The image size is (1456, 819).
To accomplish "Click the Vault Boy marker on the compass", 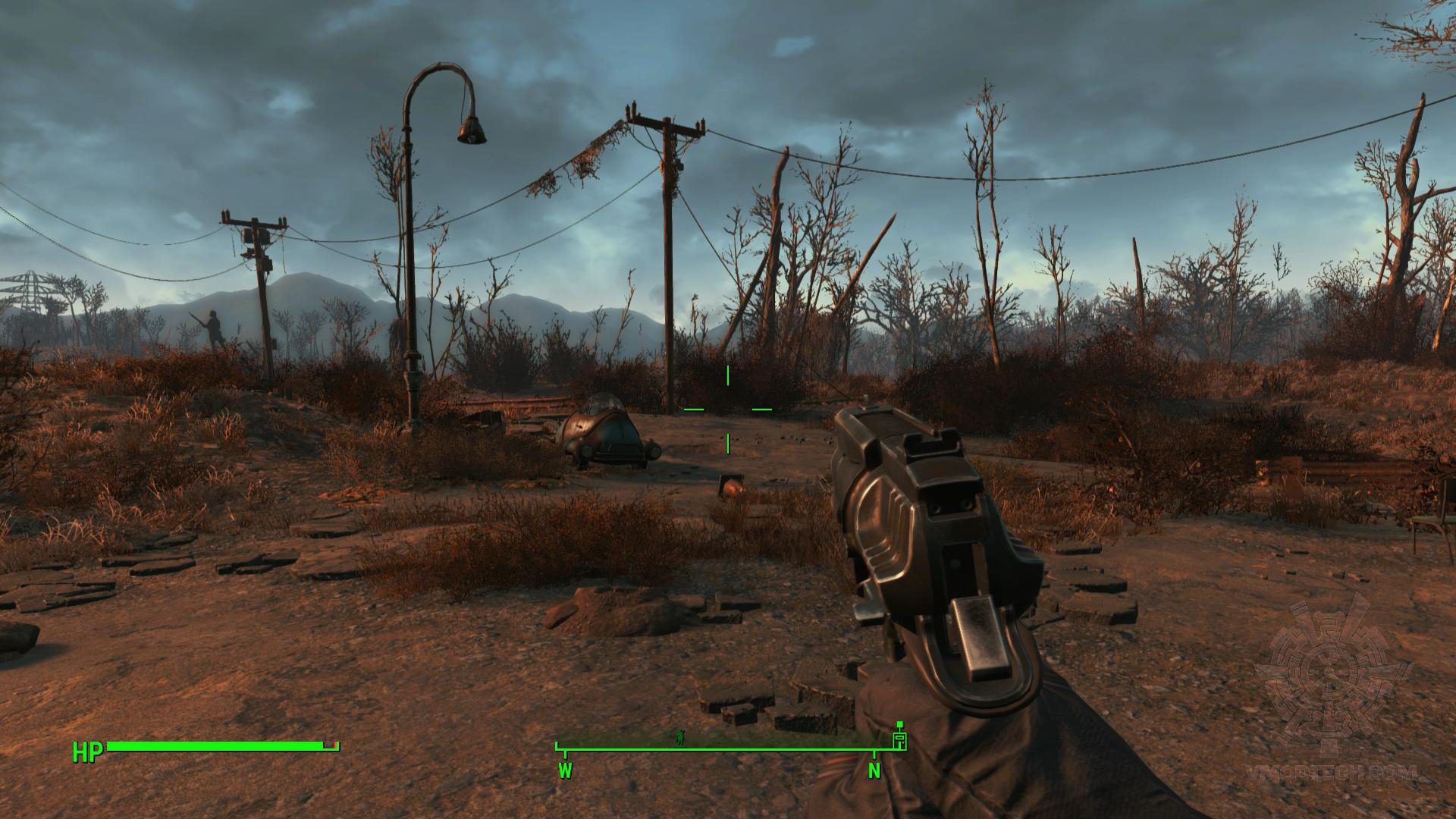I will pos(680,737).
